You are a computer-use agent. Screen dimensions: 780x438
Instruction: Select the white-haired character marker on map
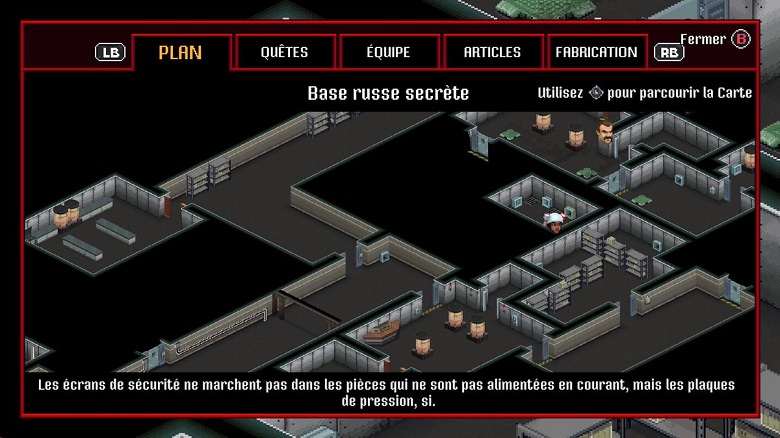[x=554, y=222]
